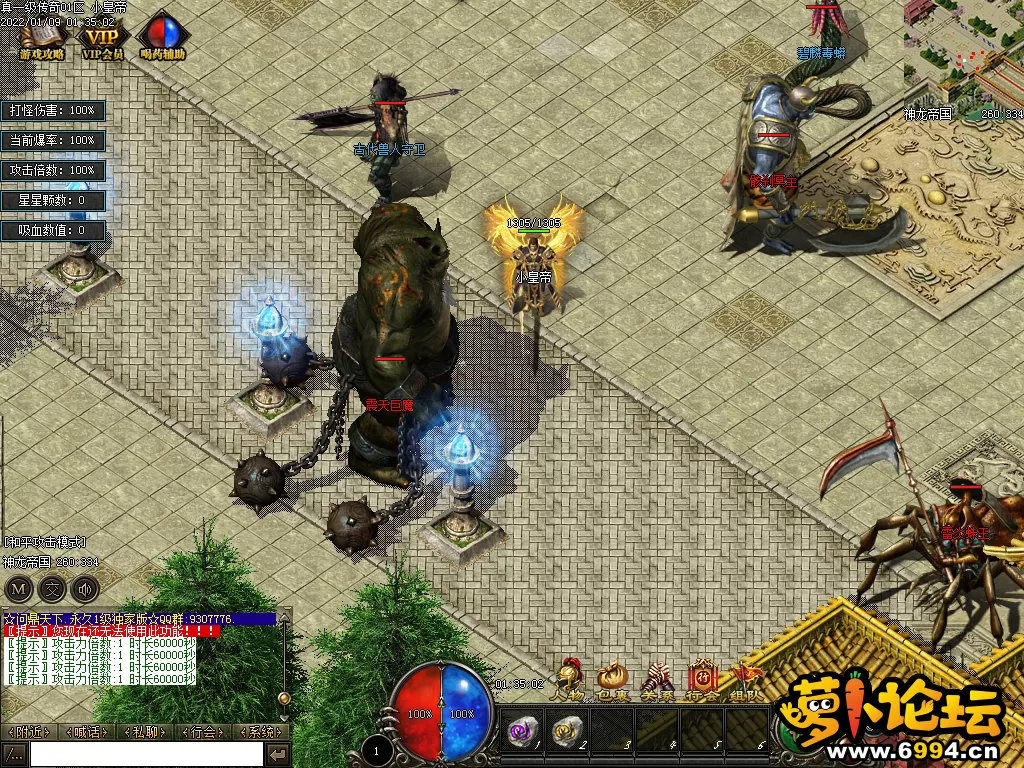Viewport: 1024px width, 768px height.
Task: Open the 游戏攻略 game guide book
Action: (x=41, y=37)
